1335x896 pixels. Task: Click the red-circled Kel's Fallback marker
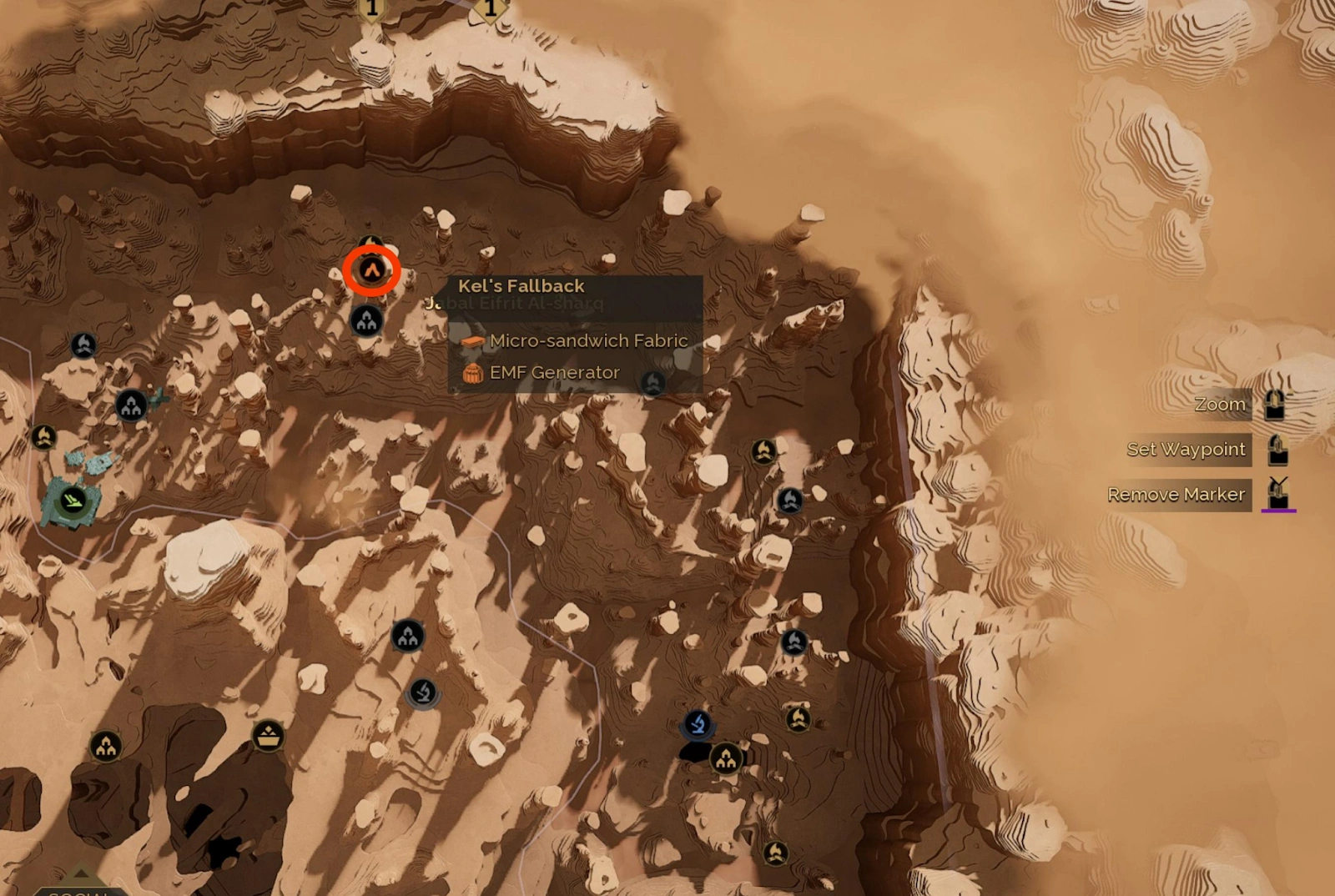372,269
